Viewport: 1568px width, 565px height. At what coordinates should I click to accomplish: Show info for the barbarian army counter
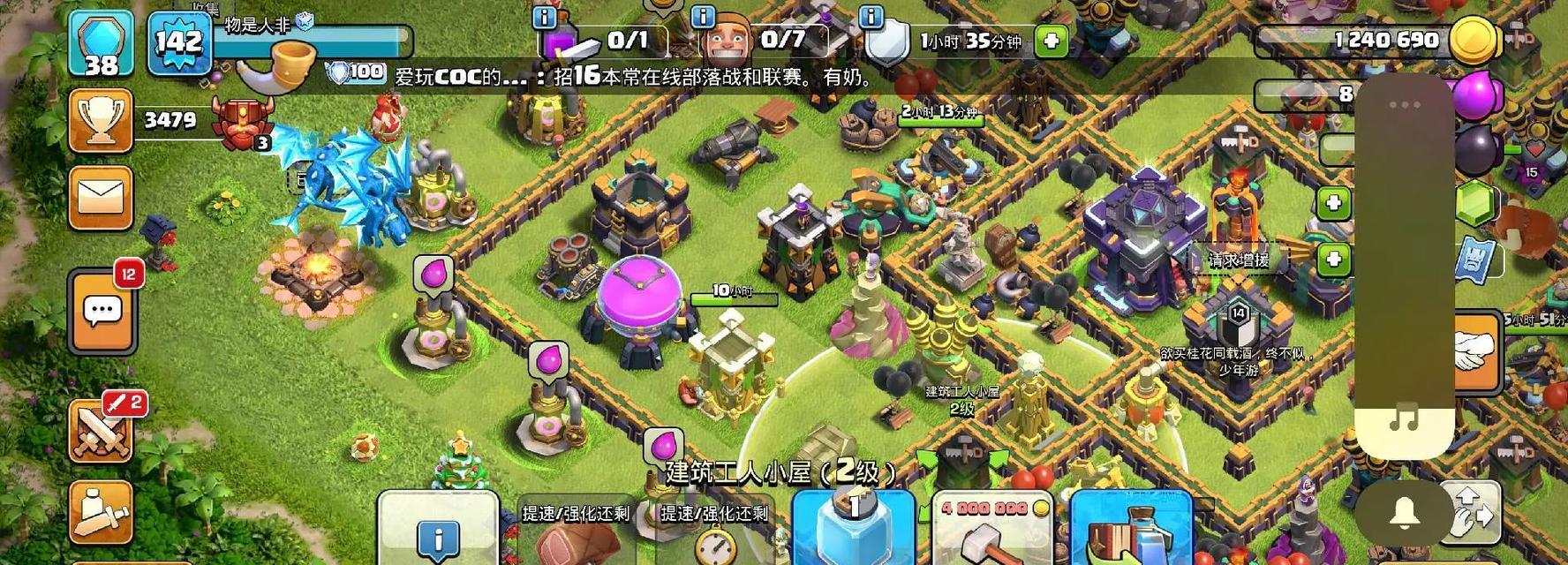point(703,17)
